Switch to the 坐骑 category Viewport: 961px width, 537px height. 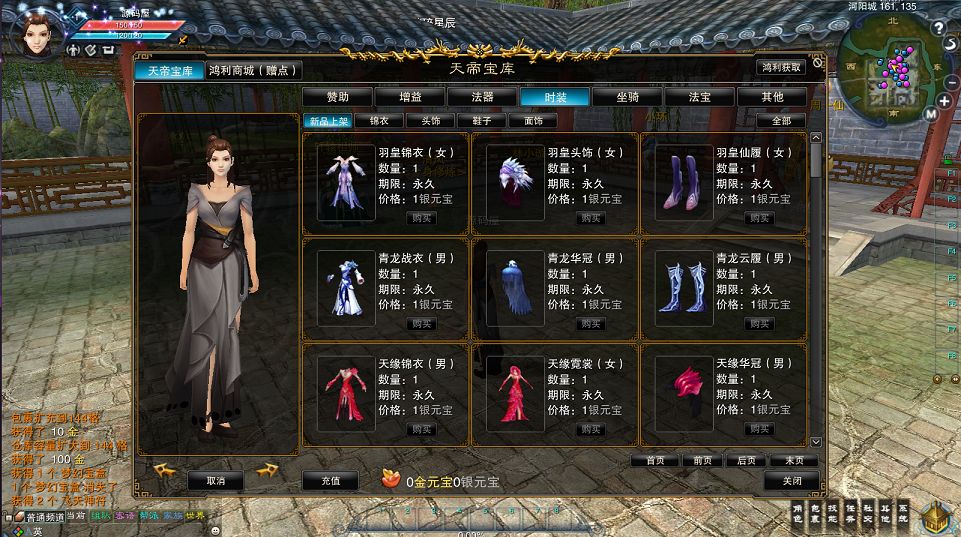coord(628,97)
